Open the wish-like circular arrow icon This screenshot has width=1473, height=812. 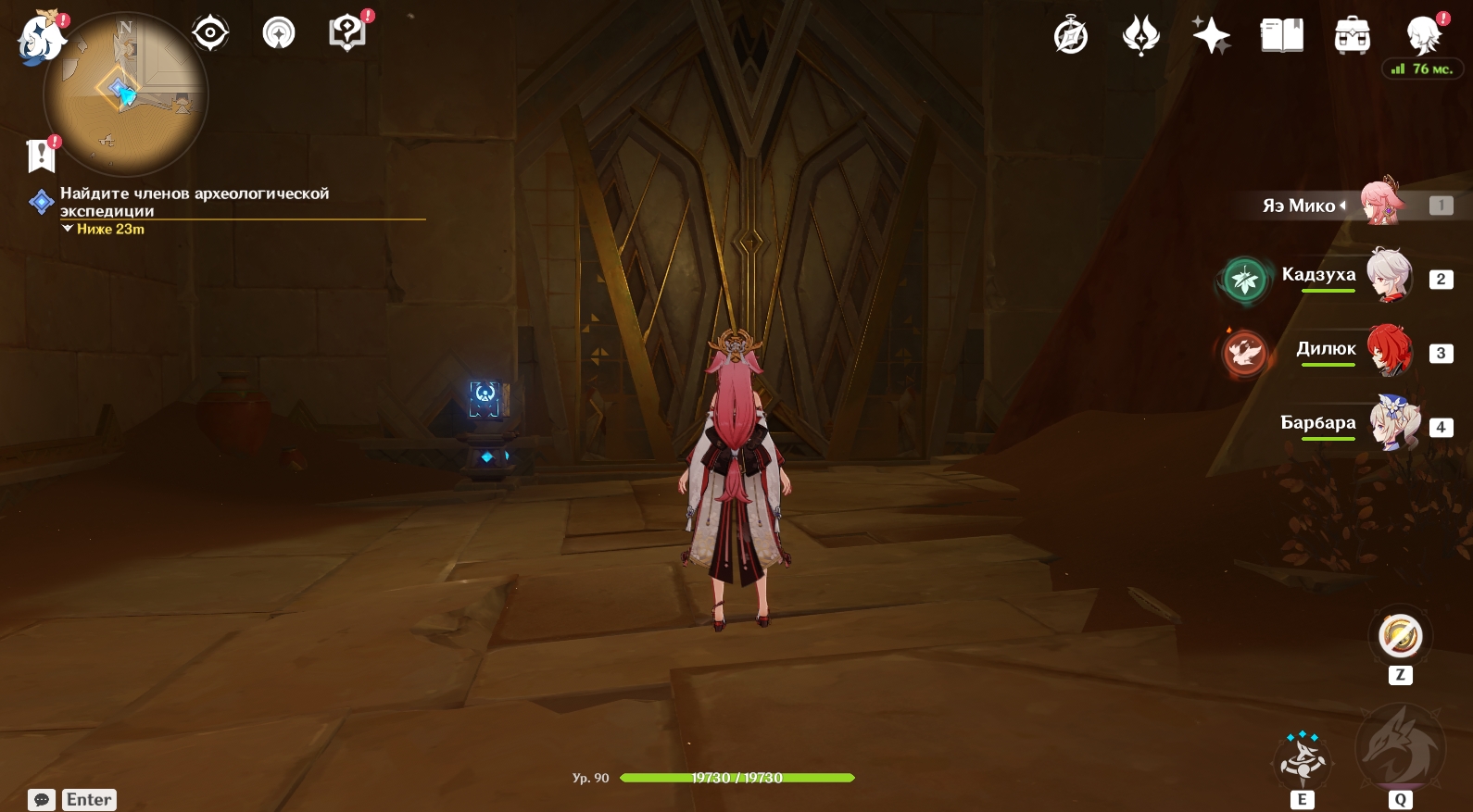click(278, 33)
